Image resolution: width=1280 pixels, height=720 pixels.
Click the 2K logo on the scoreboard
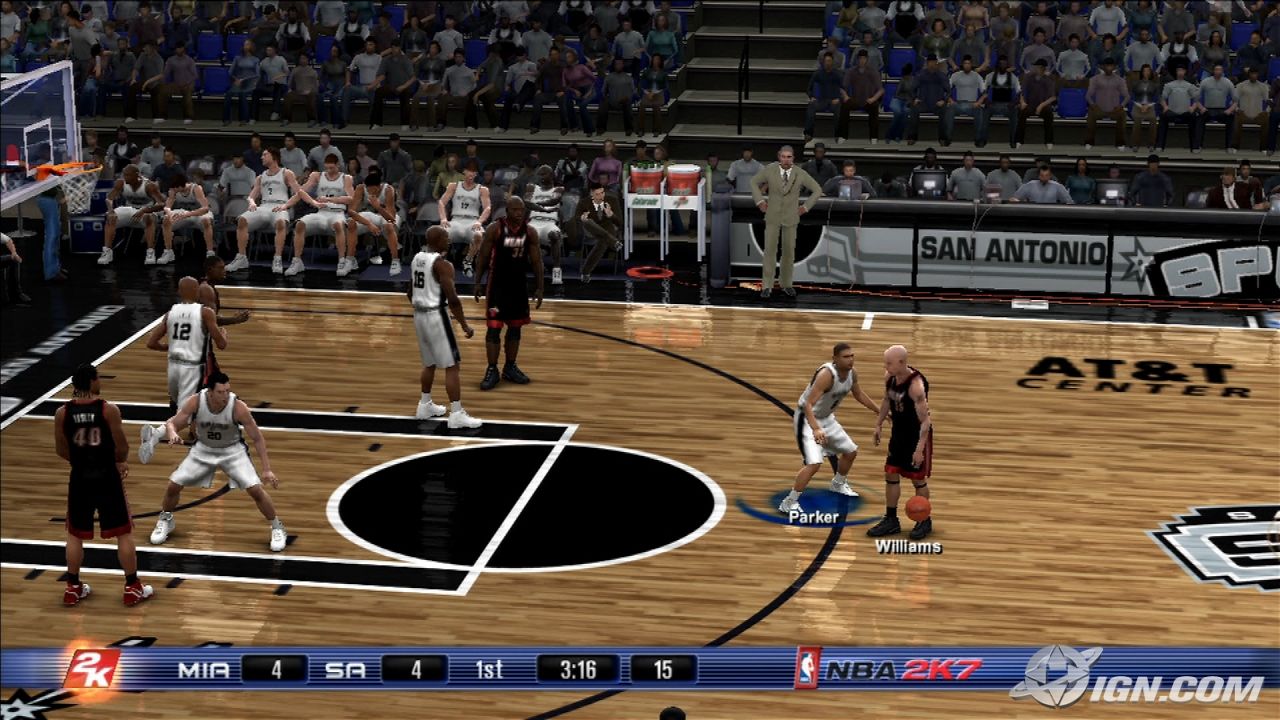pyautogui.click(x=92, y=669)
